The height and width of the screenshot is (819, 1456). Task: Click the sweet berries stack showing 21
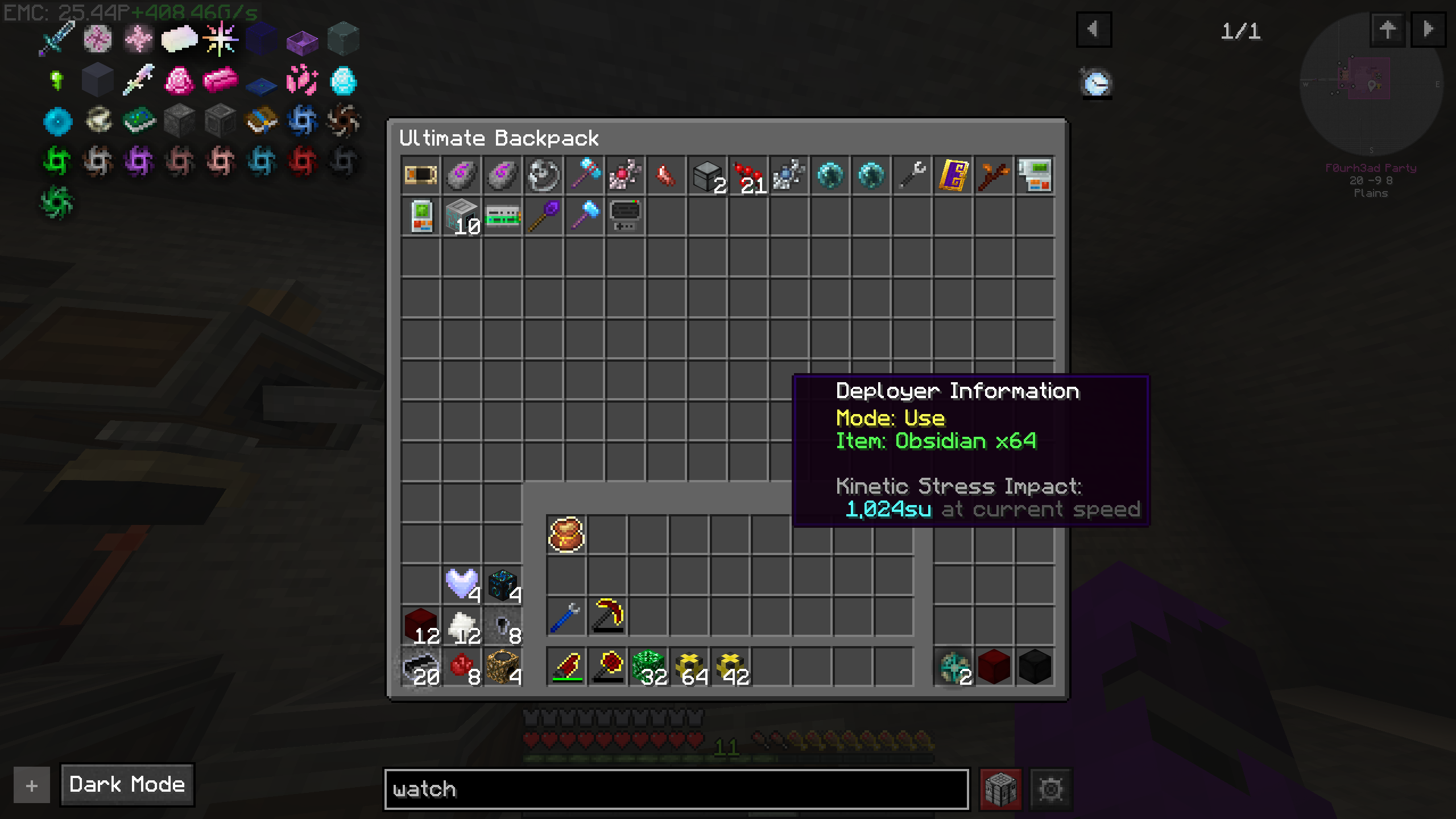[x=748, y=175]
